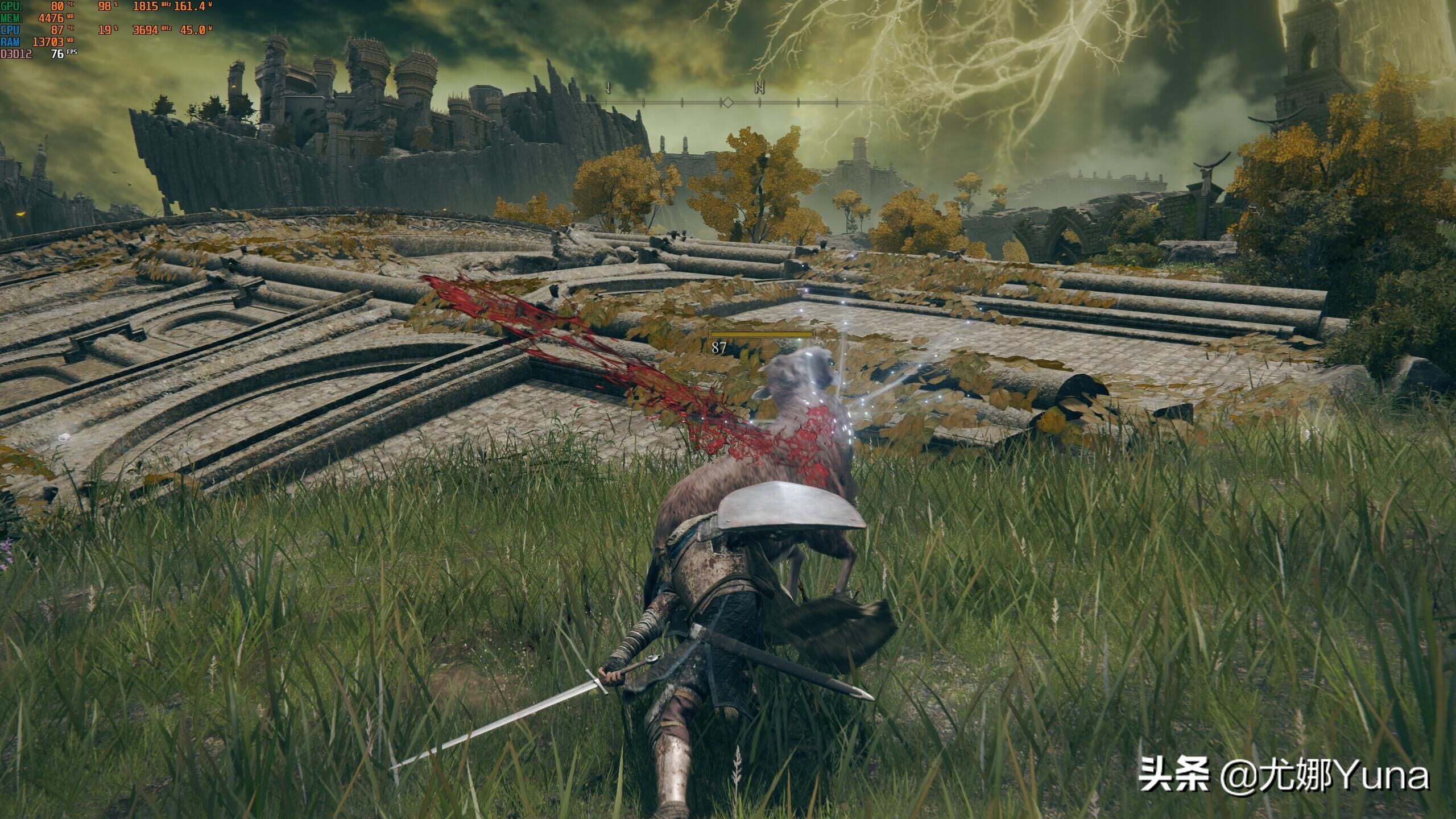1456x819 pixels.
Task: Click the compass bar's north N marker
Action: (x=759, y=88)
